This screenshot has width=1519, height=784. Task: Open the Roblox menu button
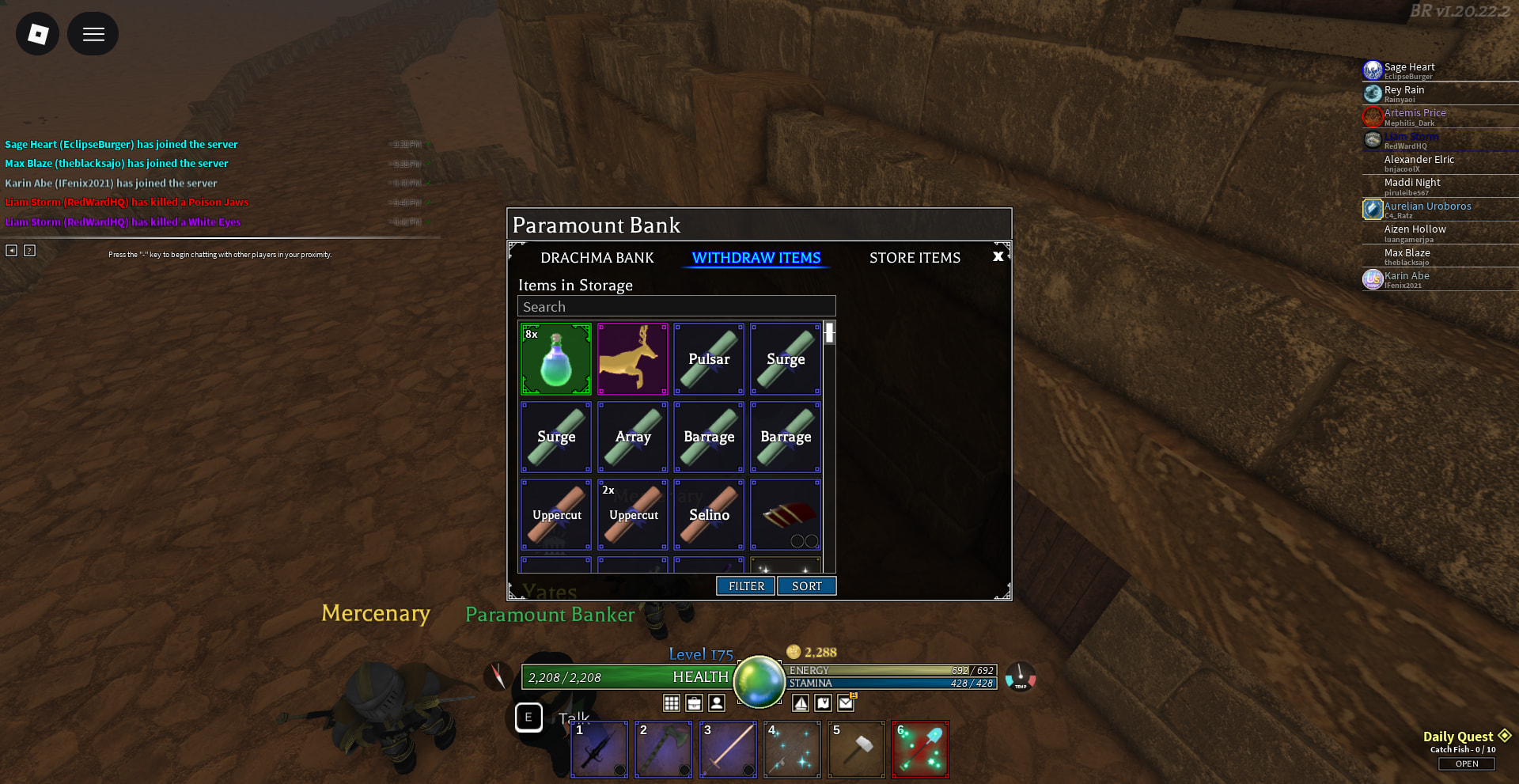tap(37, 34)
